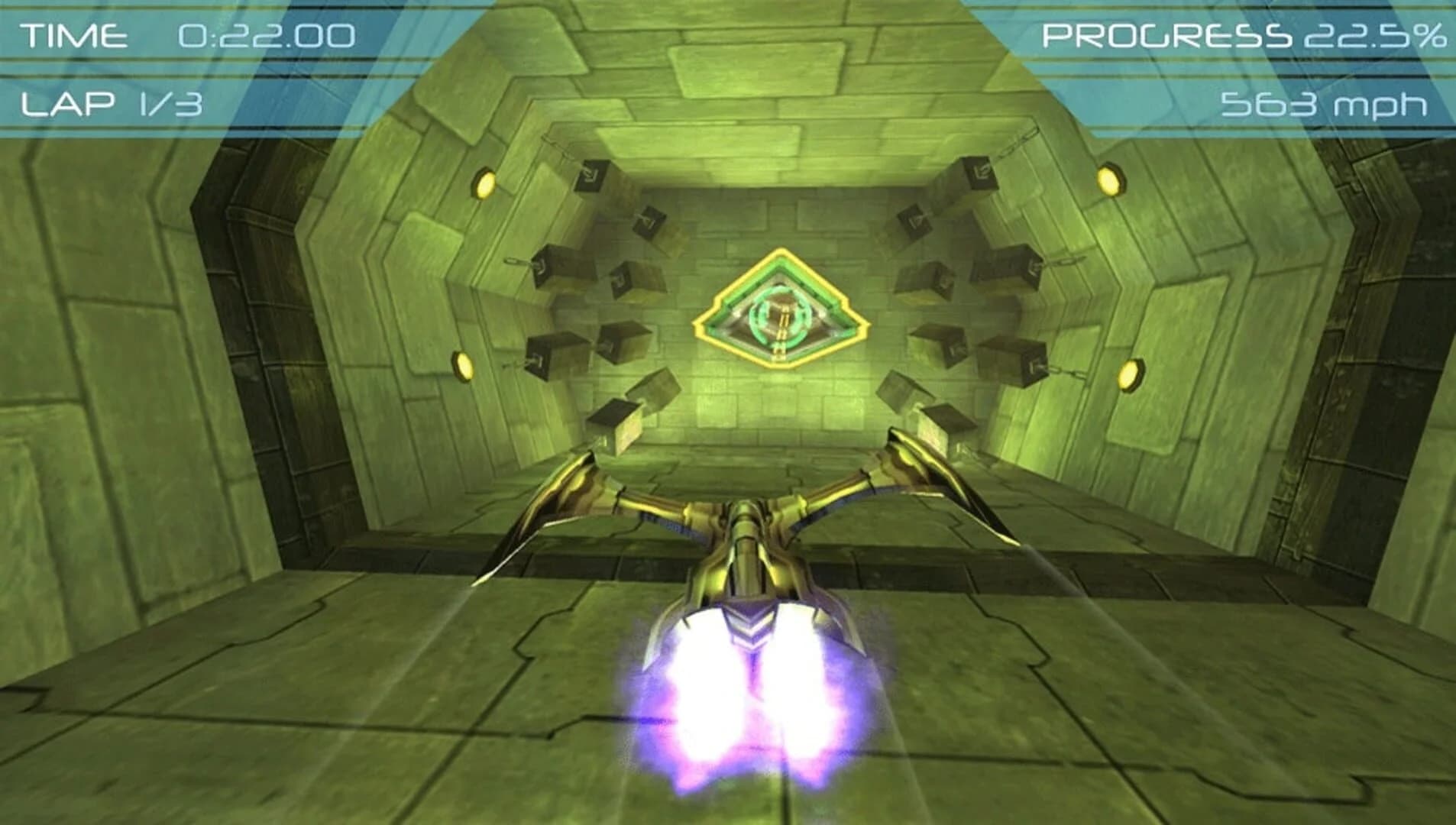The width and height of the screenshot is (1456, 825).
Task: Click the circular target inside the checkpoint
Action: [778, 312]
